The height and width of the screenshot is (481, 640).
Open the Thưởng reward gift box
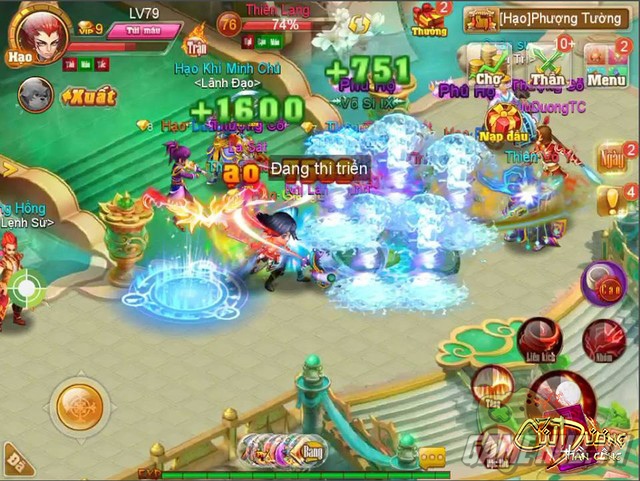click(x=429, y=19)
